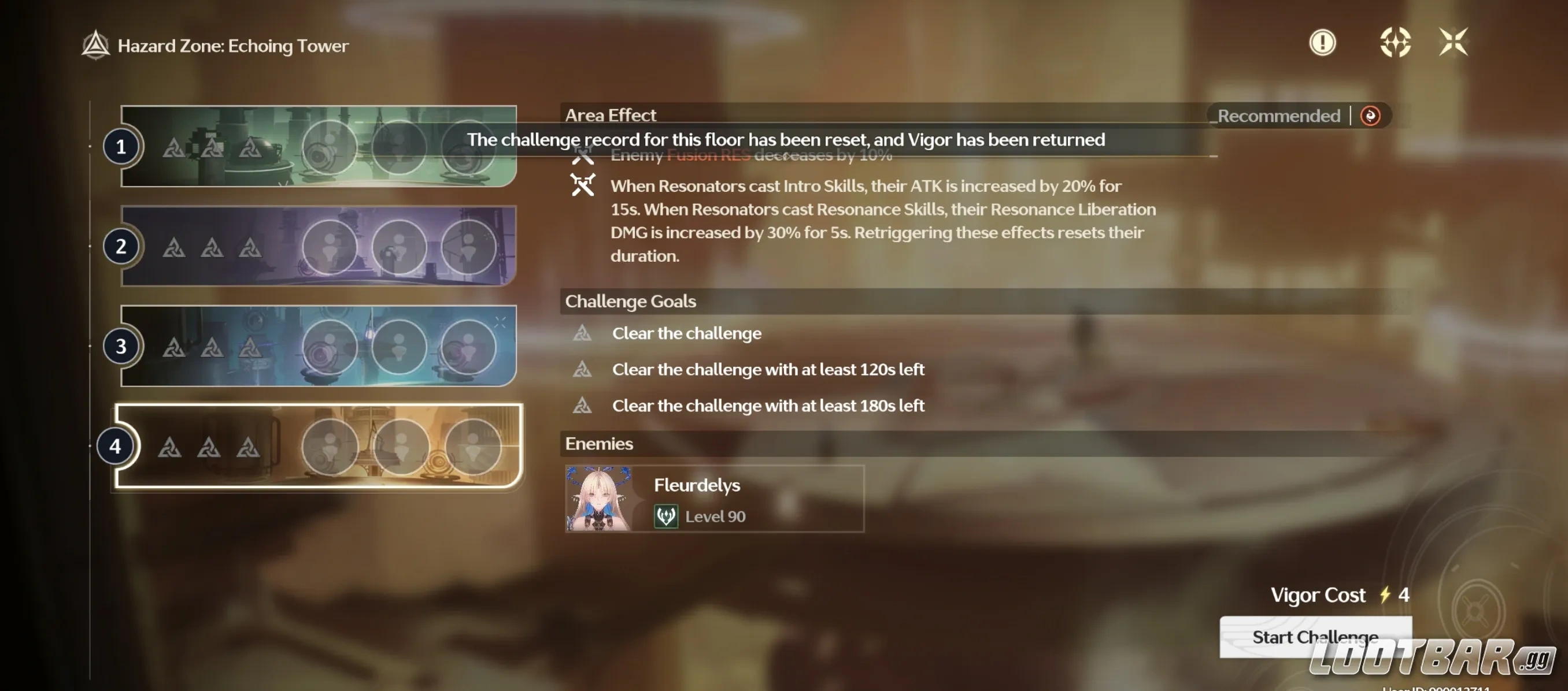Screen dimensions: 1568x691
Task: Click the crossed-swords icon for the Fusion RES effect
Action: pyautogui.click(x=583, y=155)
